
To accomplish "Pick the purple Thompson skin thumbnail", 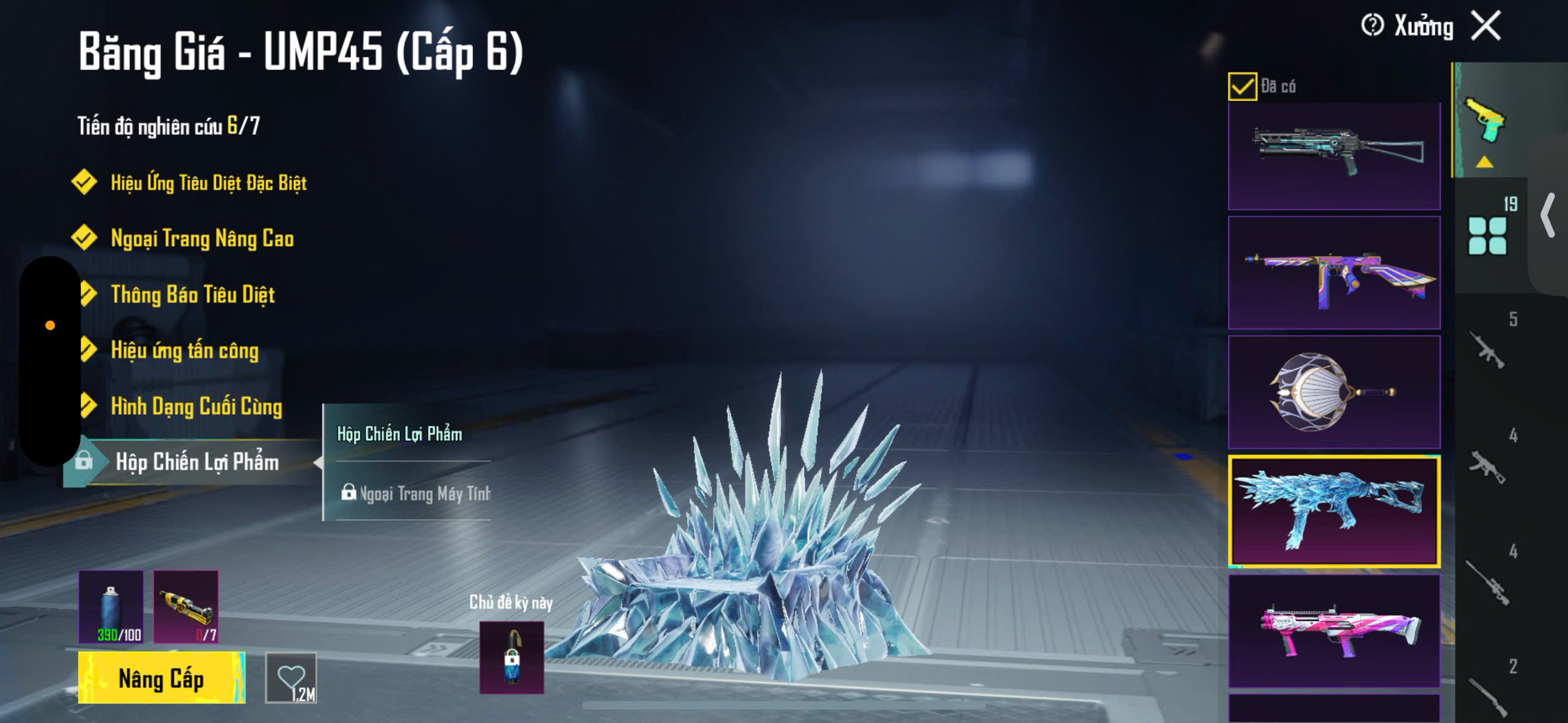I will point(1334,272).
